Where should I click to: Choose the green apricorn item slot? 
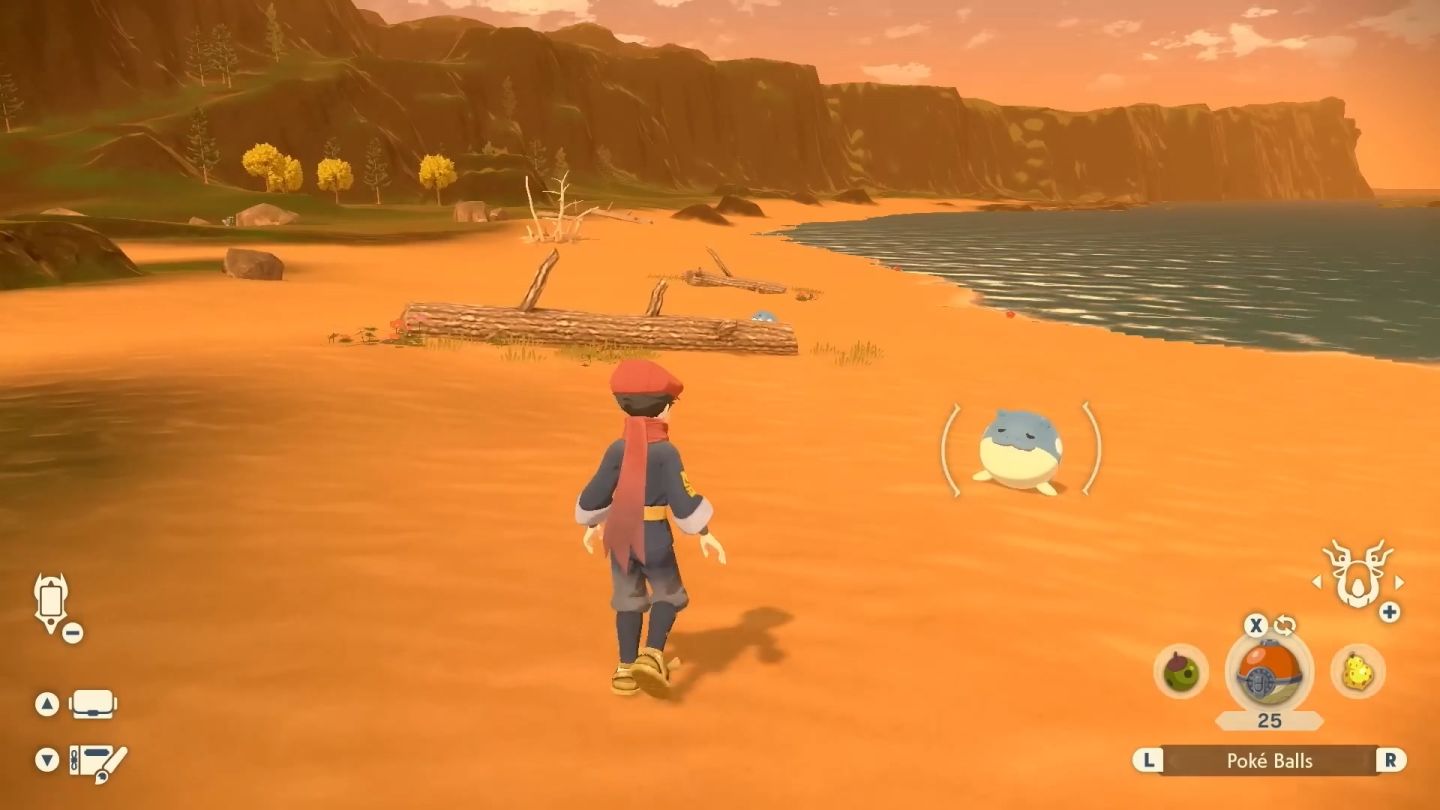click(1181, 672)
